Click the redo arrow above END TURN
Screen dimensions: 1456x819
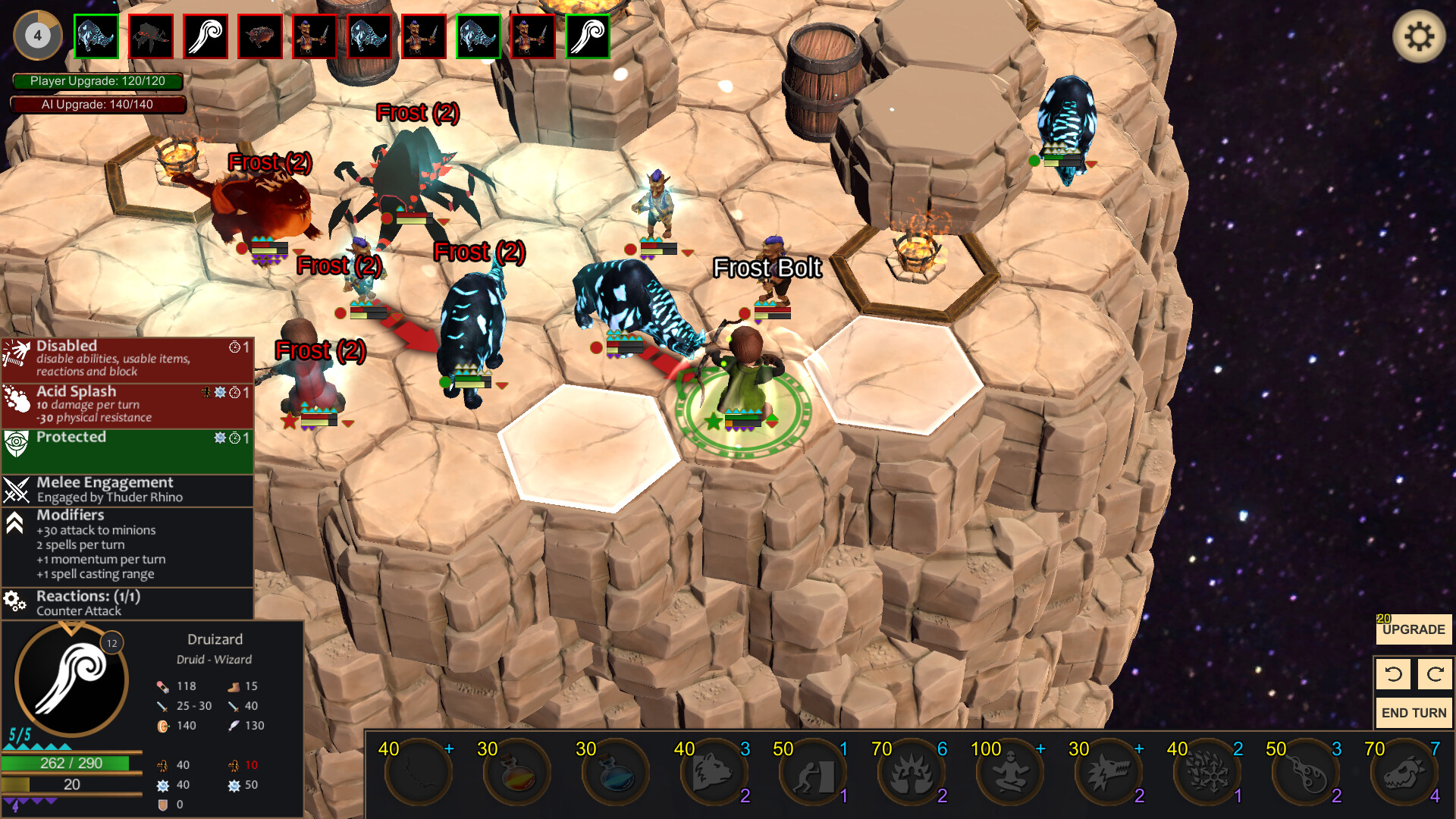(1433, 673)
